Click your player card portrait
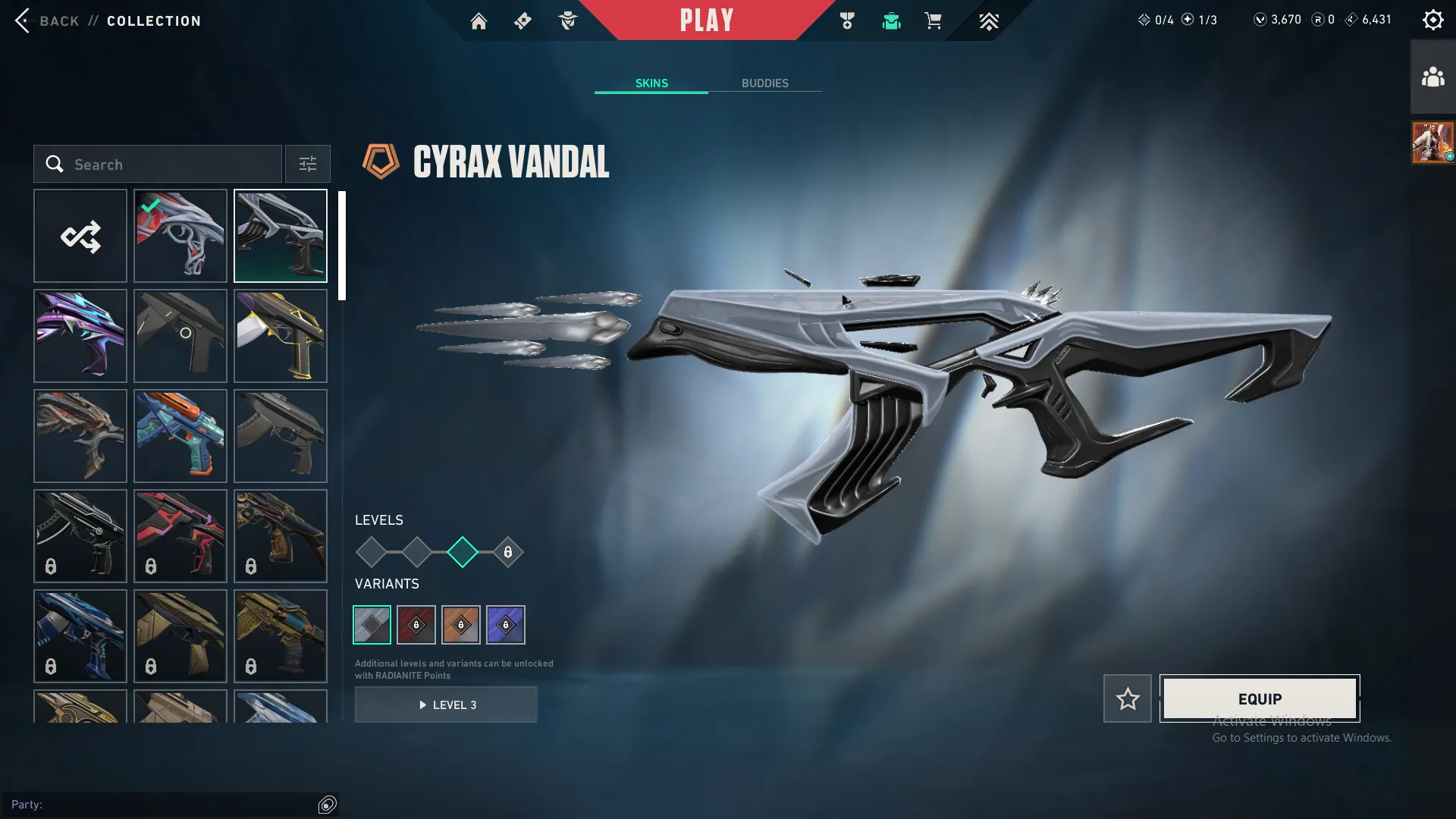Viewport: 1456px width, 819px height. [x=1432, y=143]
